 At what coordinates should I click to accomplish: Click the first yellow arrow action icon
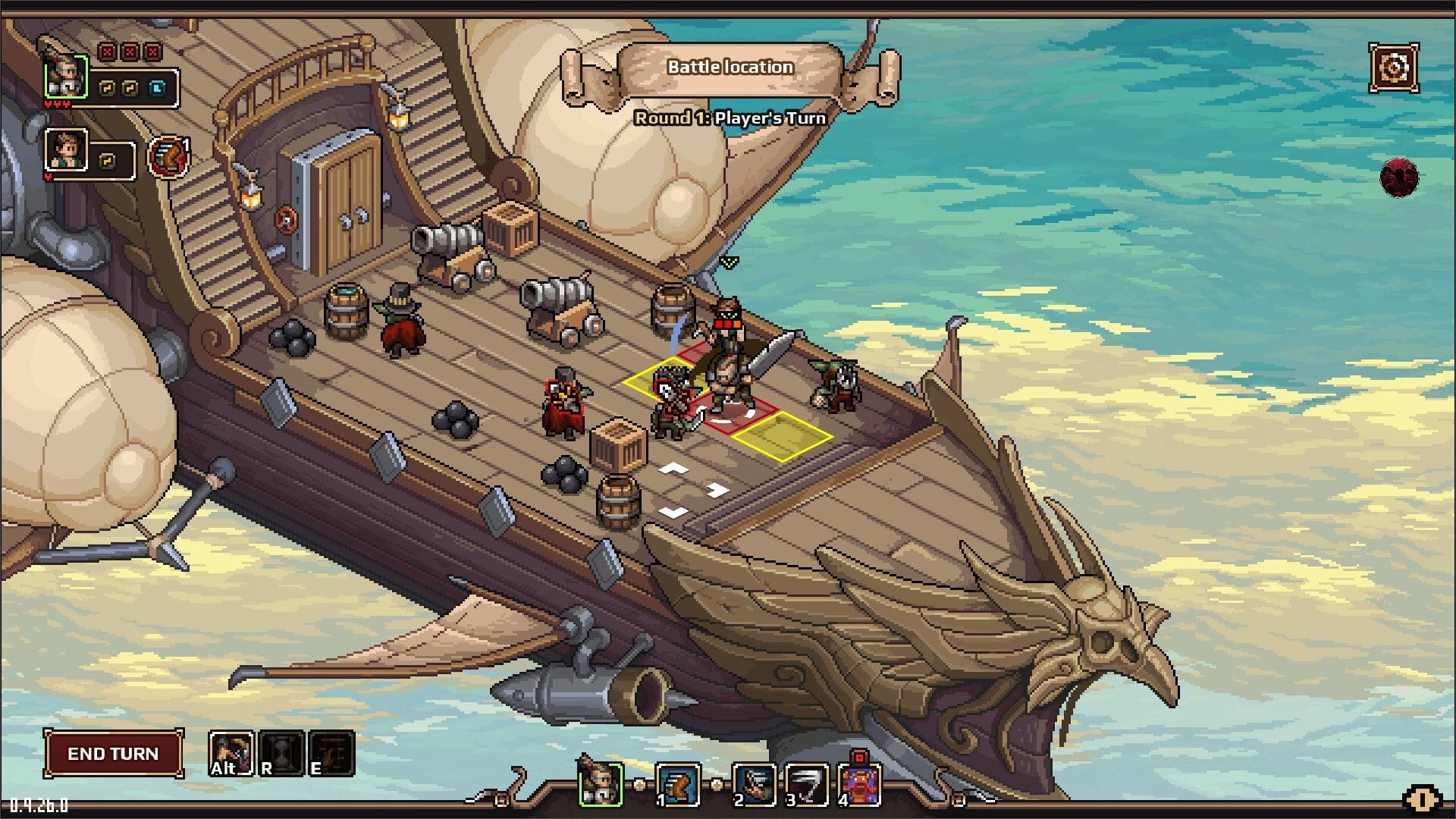coord(105,89)
